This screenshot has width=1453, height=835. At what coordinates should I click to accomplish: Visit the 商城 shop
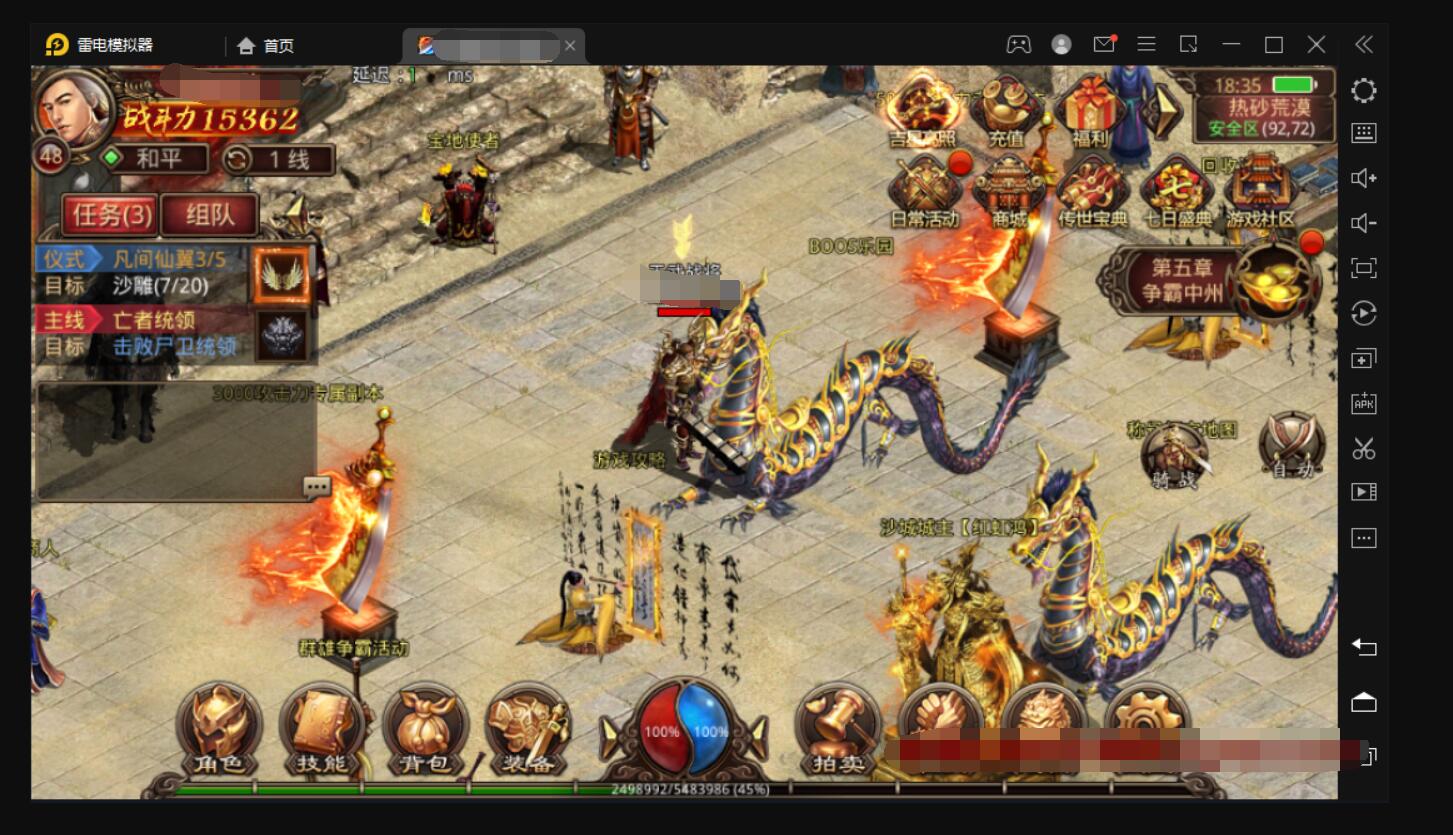tap(1008, 190)
